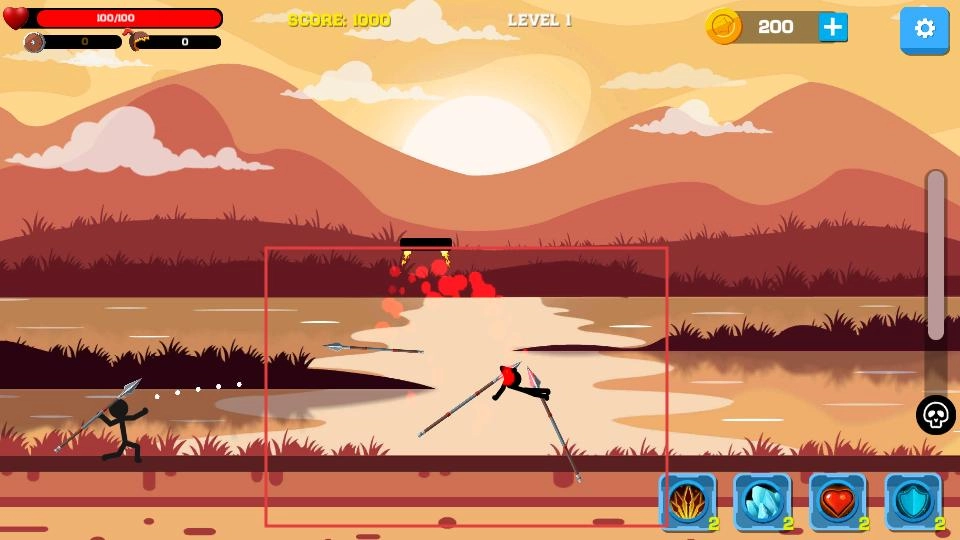
Task: Add more coins with the plus button
Action: [x=832, y=27]
